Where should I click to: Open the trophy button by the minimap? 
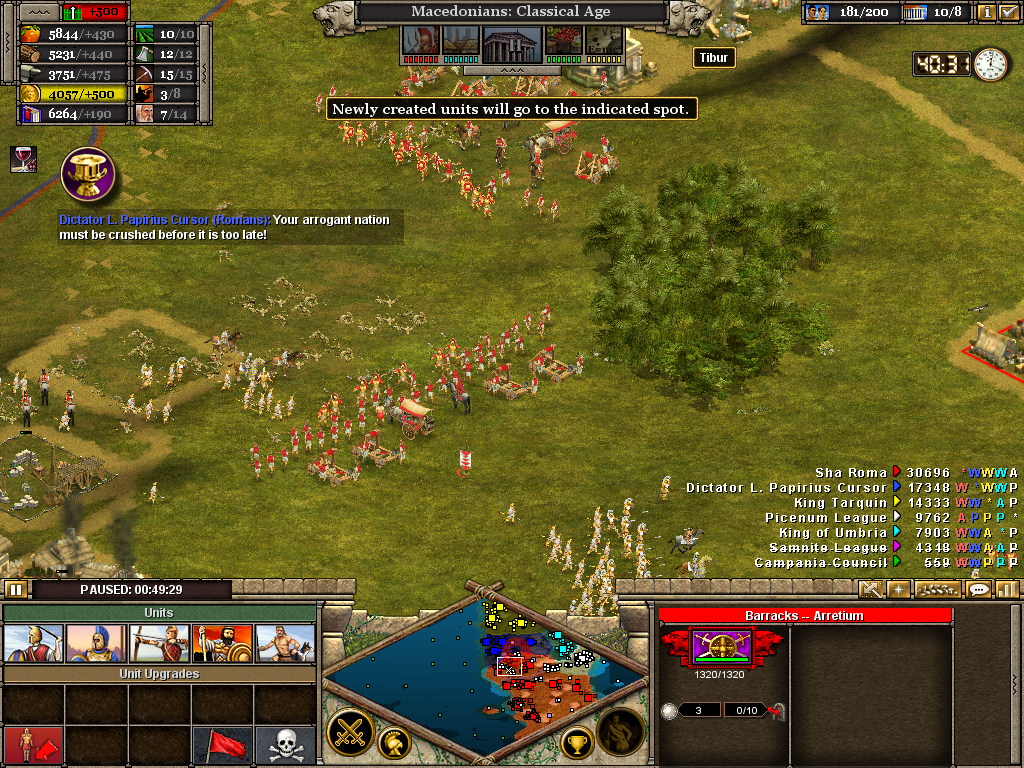tap(576, 742)
